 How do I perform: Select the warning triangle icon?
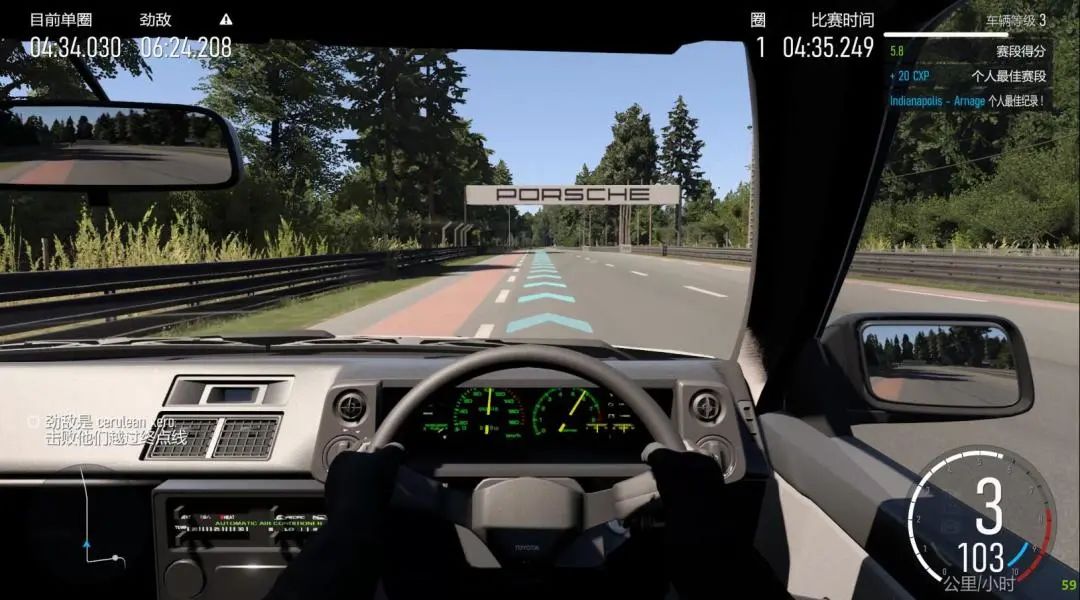(x=226, y=19)
